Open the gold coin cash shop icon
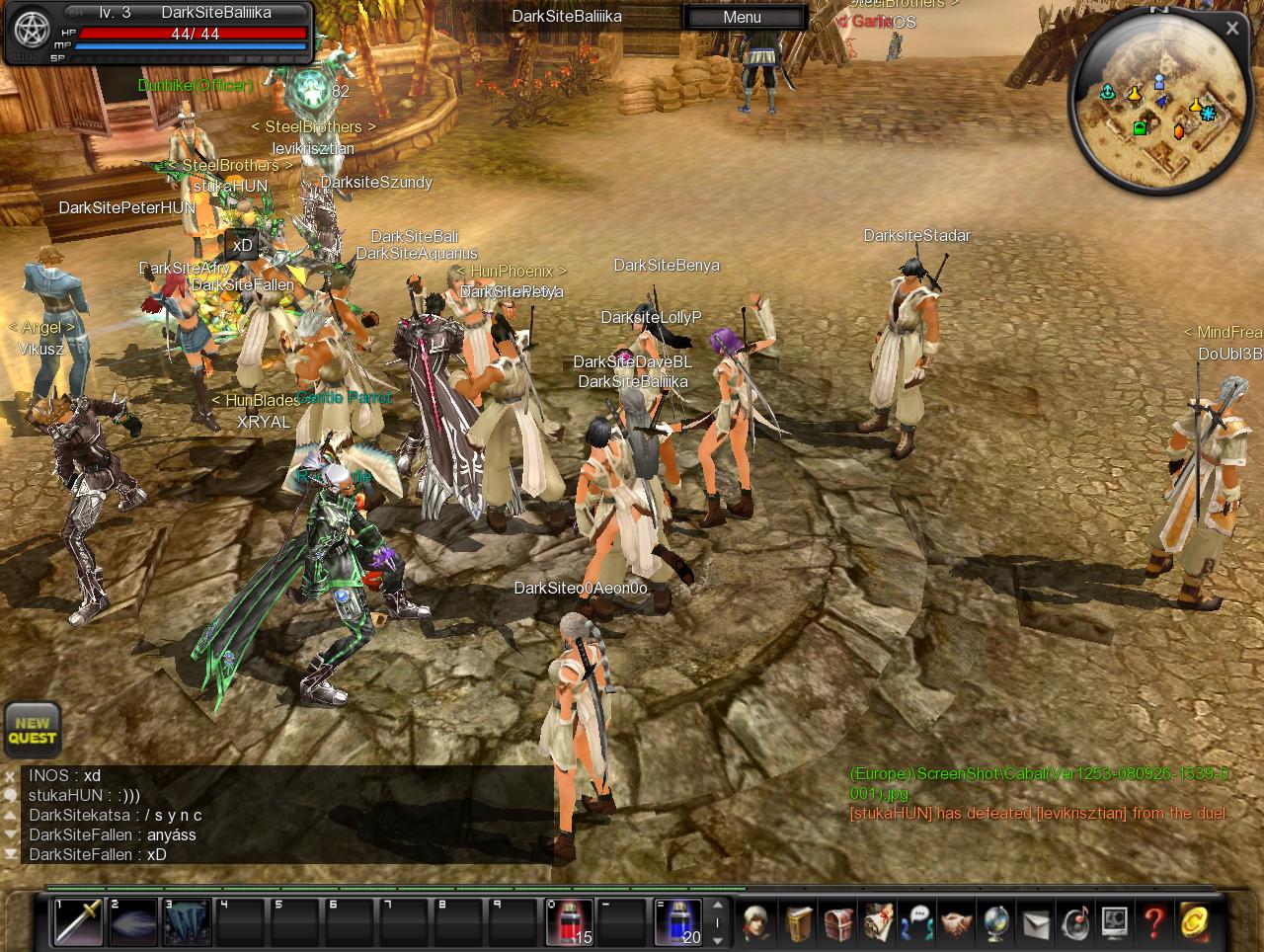 coord(1194,923)
